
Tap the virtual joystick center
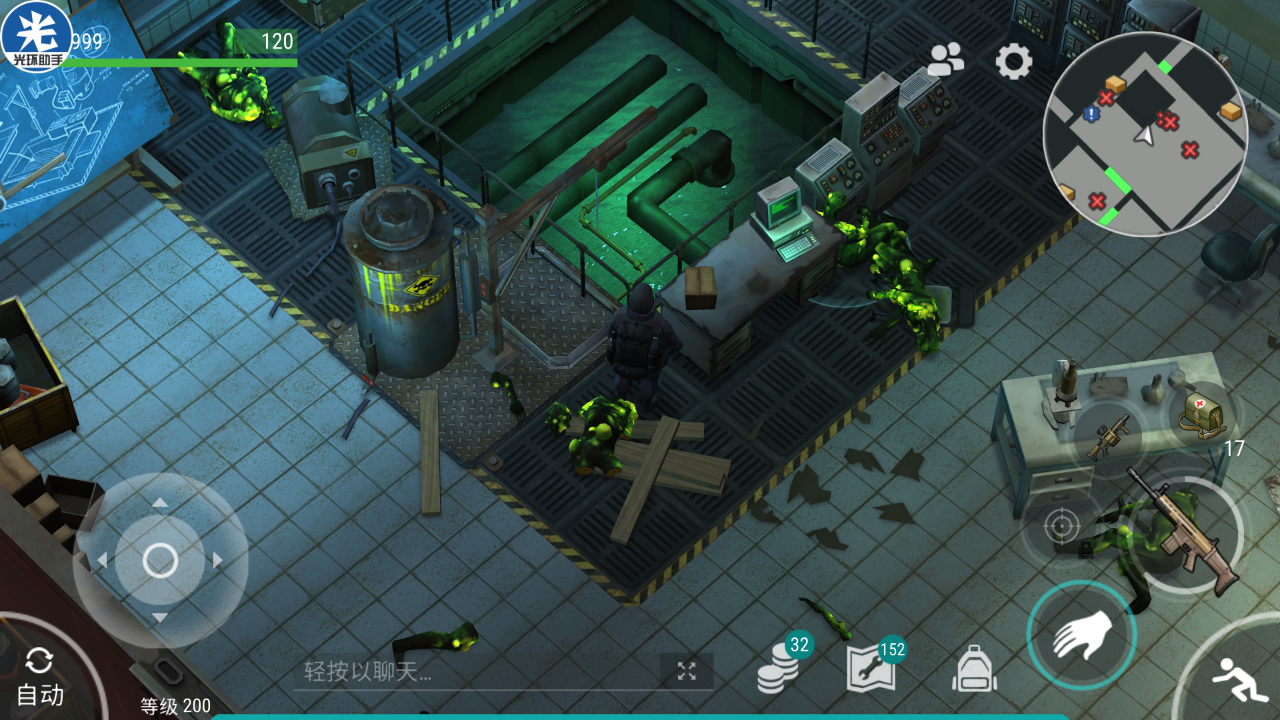coord(160,560)
